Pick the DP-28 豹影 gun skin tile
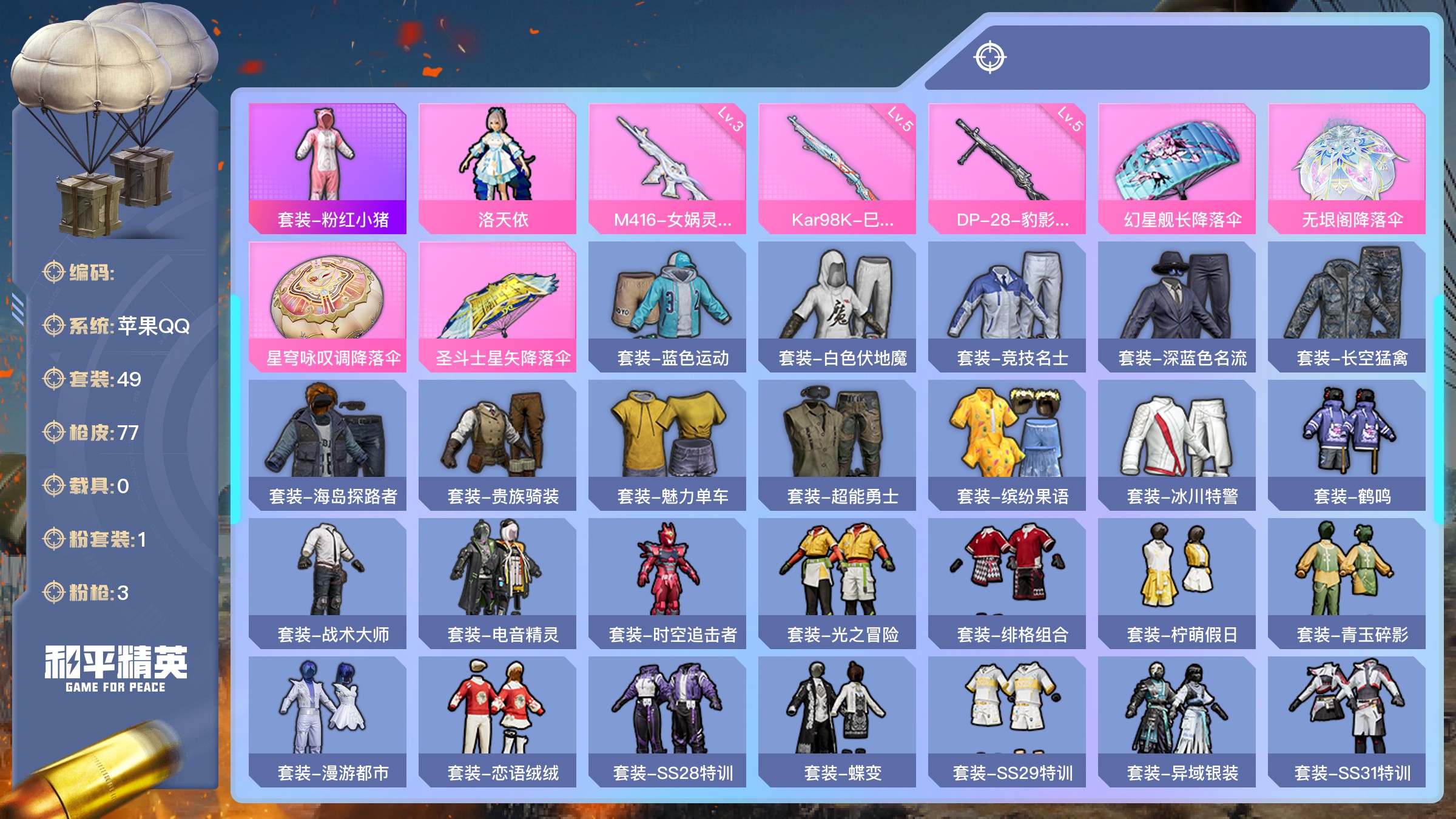 [x=1007, y=169]
